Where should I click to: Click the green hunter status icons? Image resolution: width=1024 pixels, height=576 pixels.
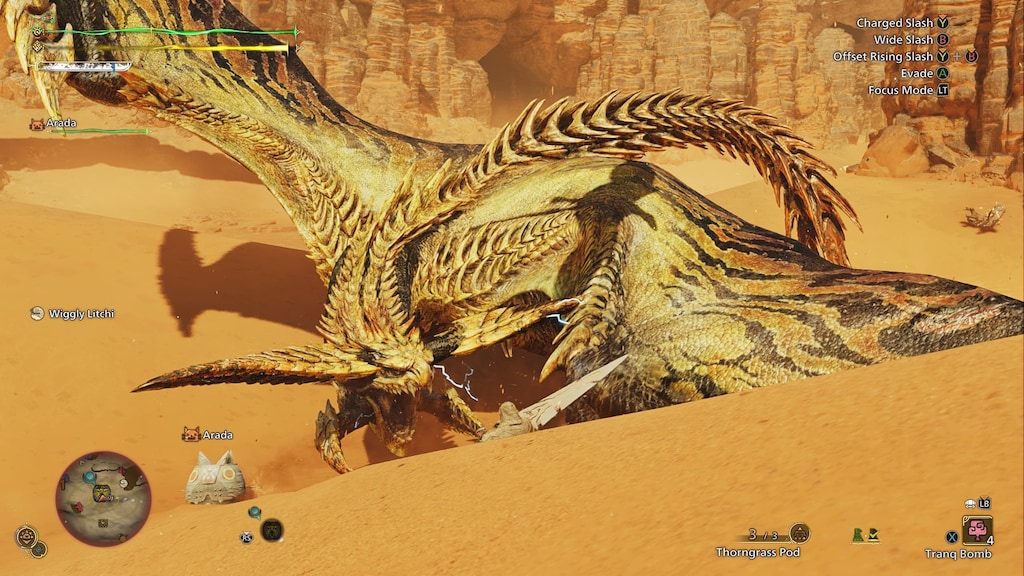865,535
